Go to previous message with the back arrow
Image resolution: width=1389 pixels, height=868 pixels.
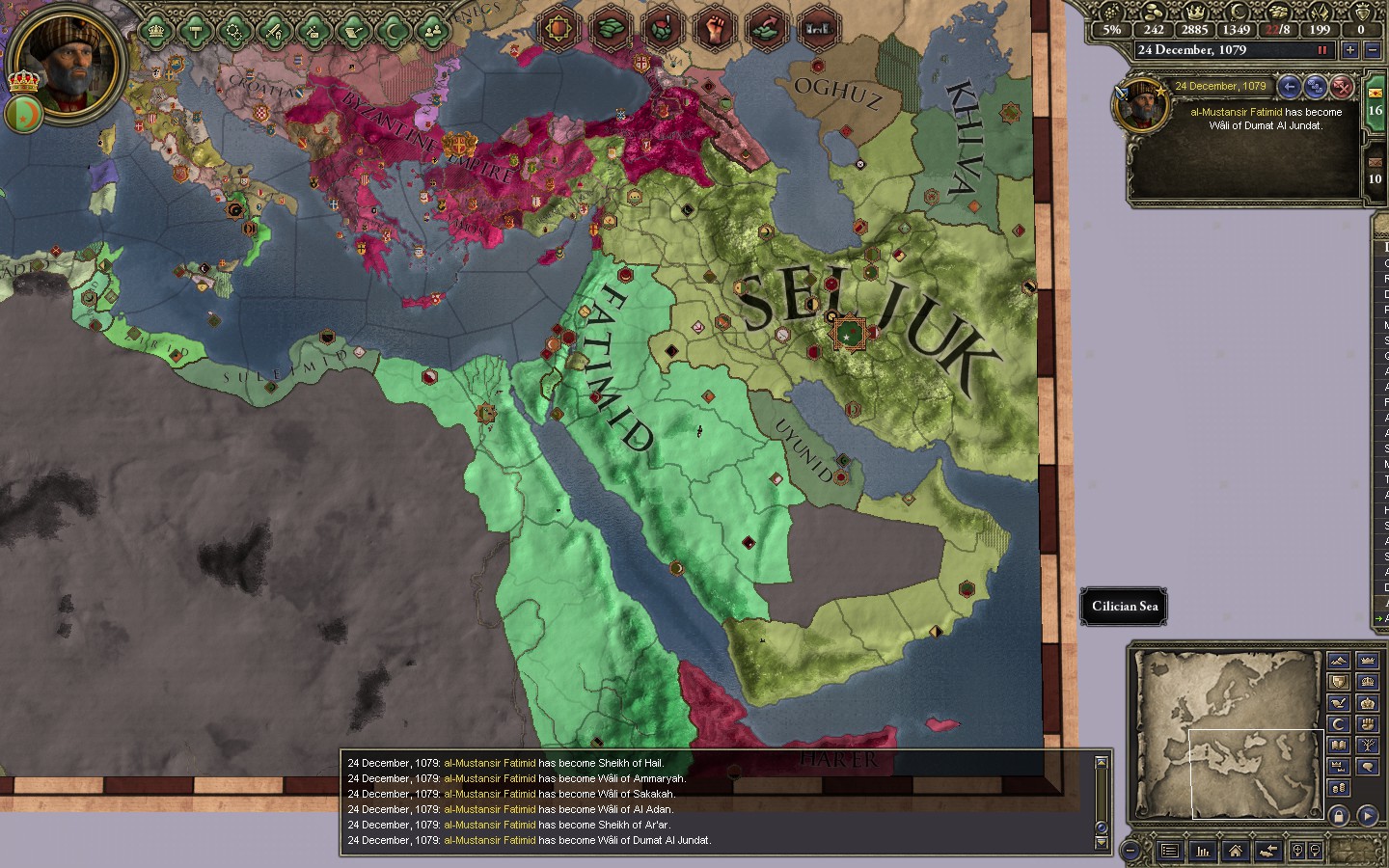click(1289, 87)
